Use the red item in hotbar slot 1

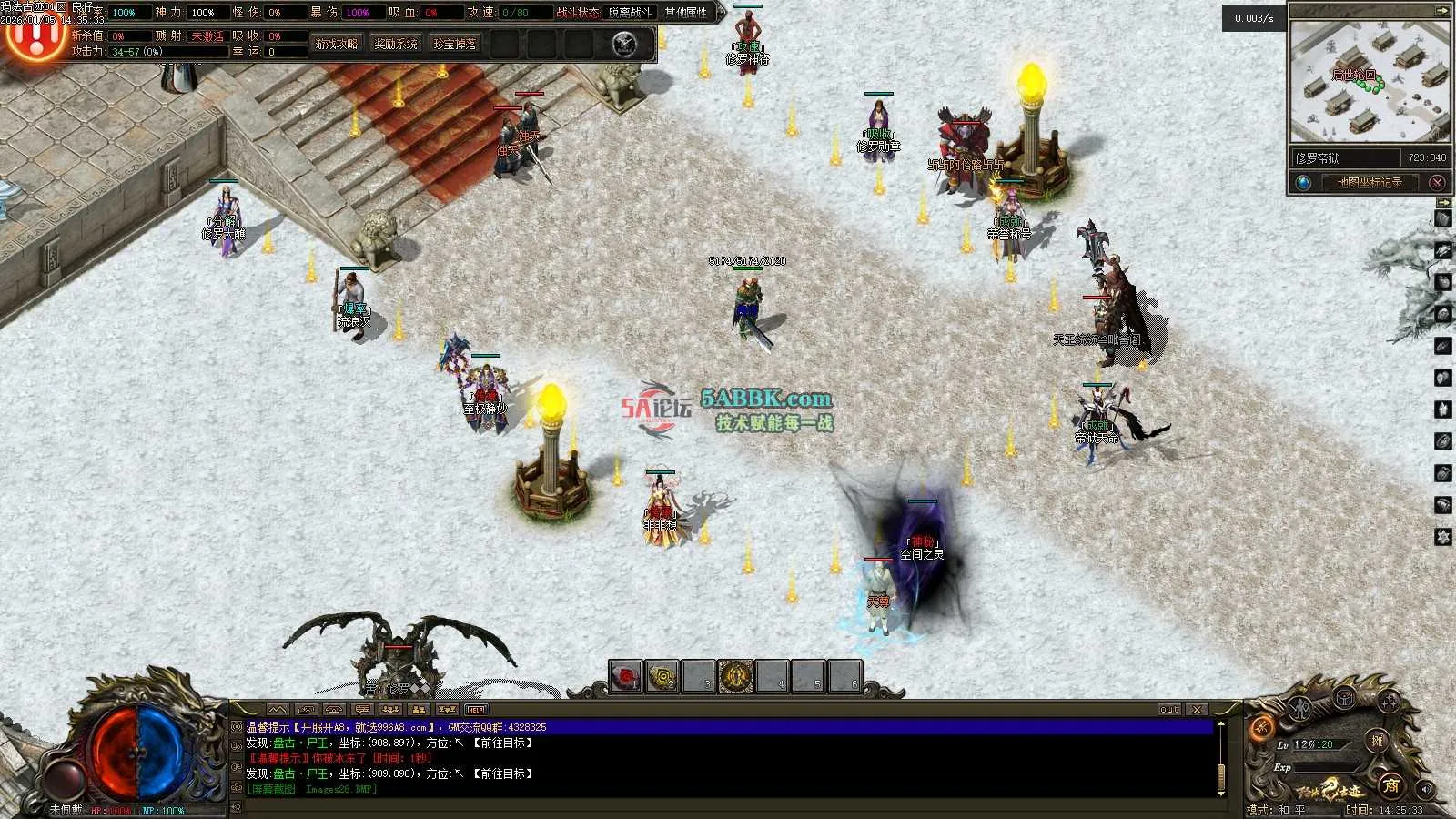coord(625,677)
